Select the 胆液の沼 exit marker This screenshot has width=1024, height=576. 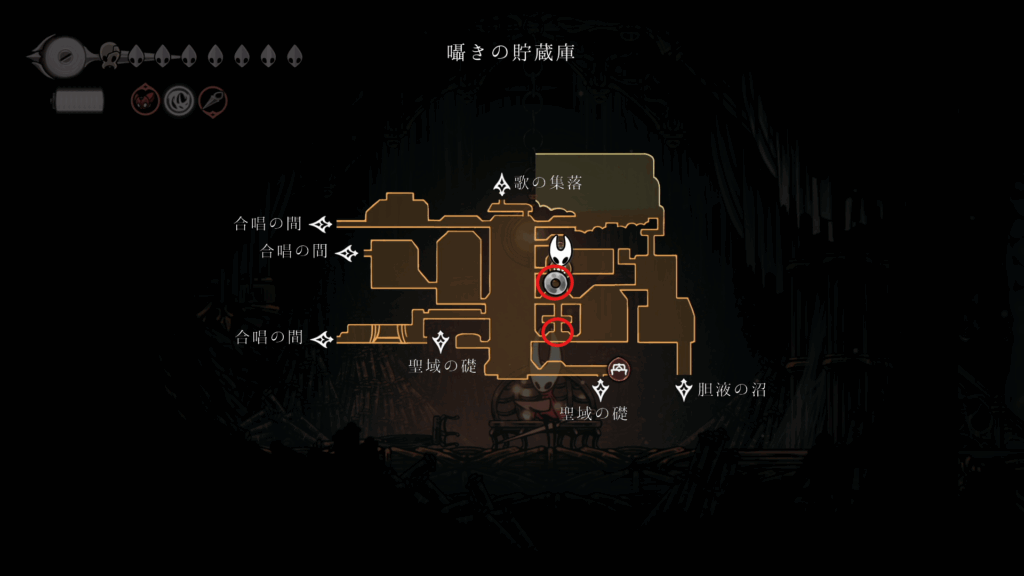684,389
